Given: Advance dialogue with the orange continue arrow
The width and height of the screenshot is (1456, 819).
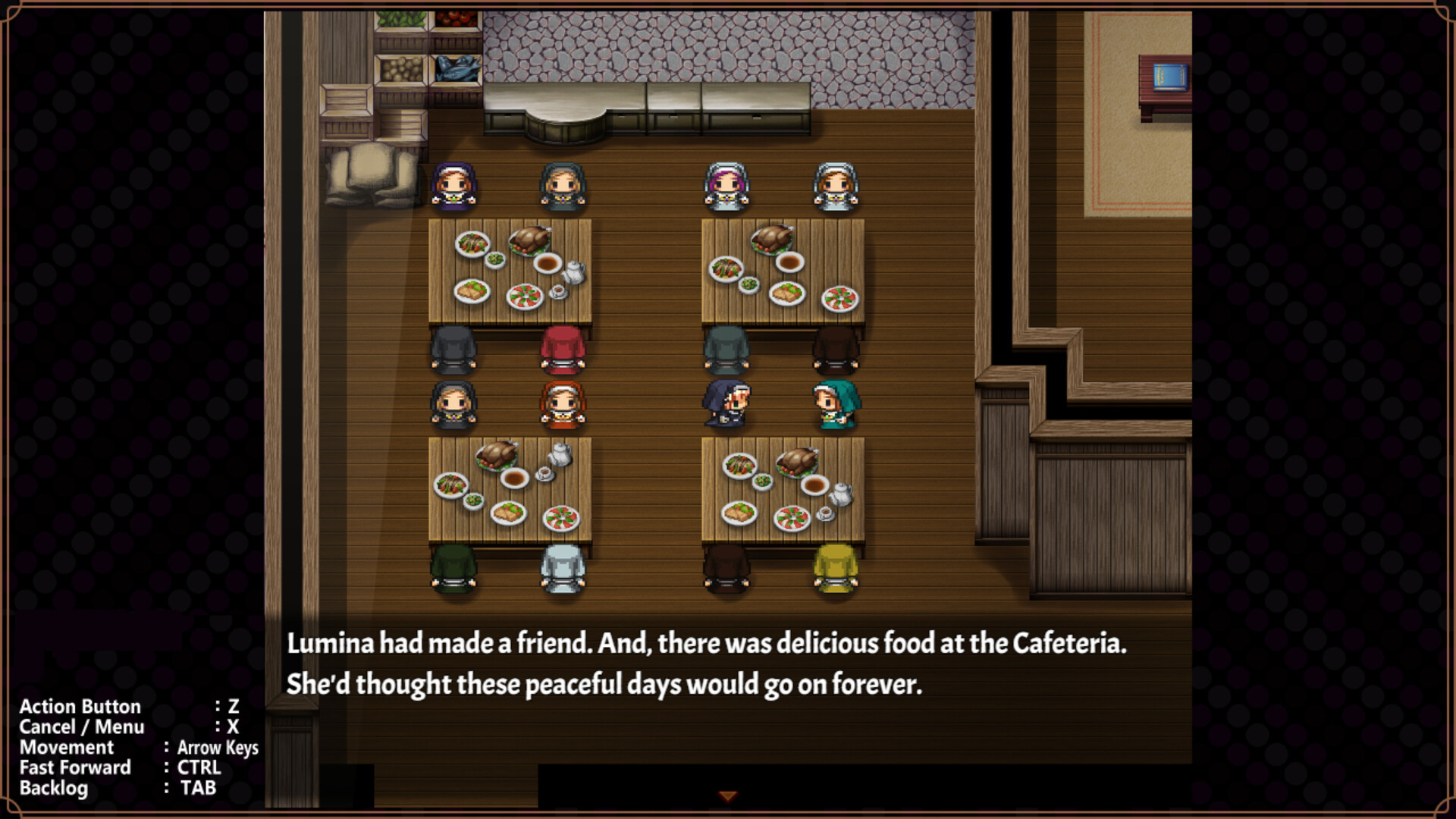Looking at the screenshot, I should 727,796.
